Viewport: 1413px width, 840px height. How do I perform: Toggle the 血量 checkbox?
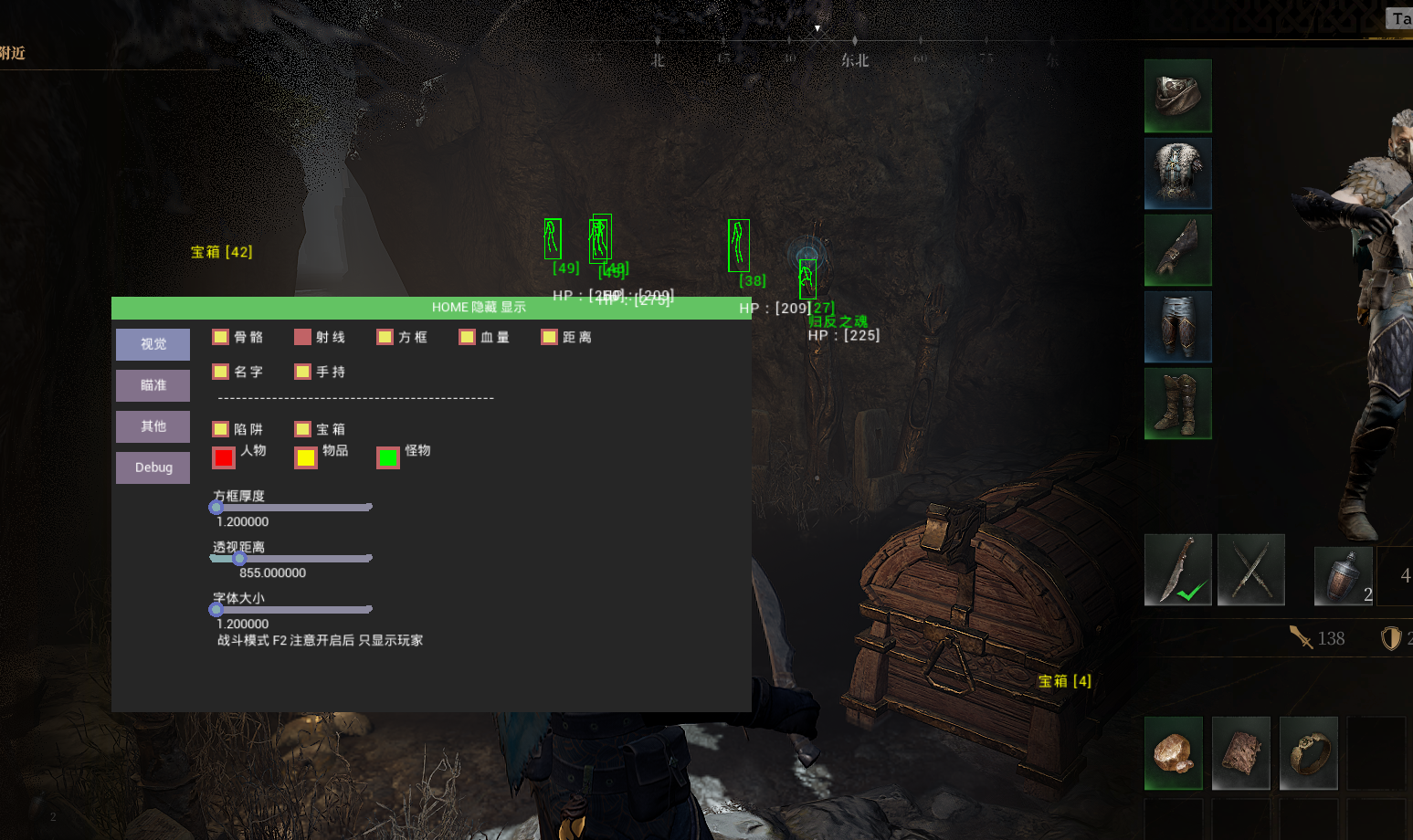click(467, 337)
